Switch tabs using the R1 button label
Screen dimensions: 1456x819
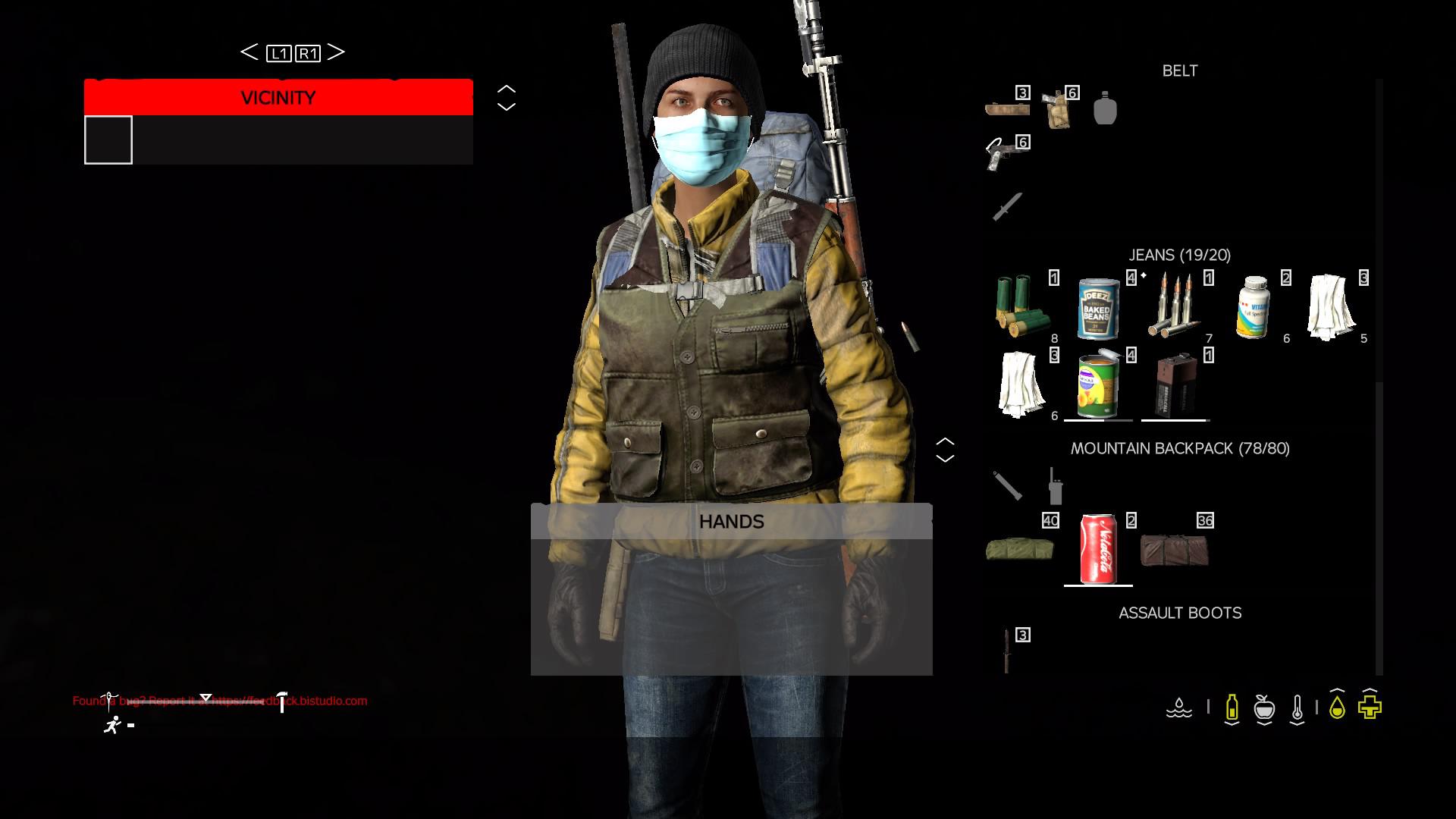[308, 52]
